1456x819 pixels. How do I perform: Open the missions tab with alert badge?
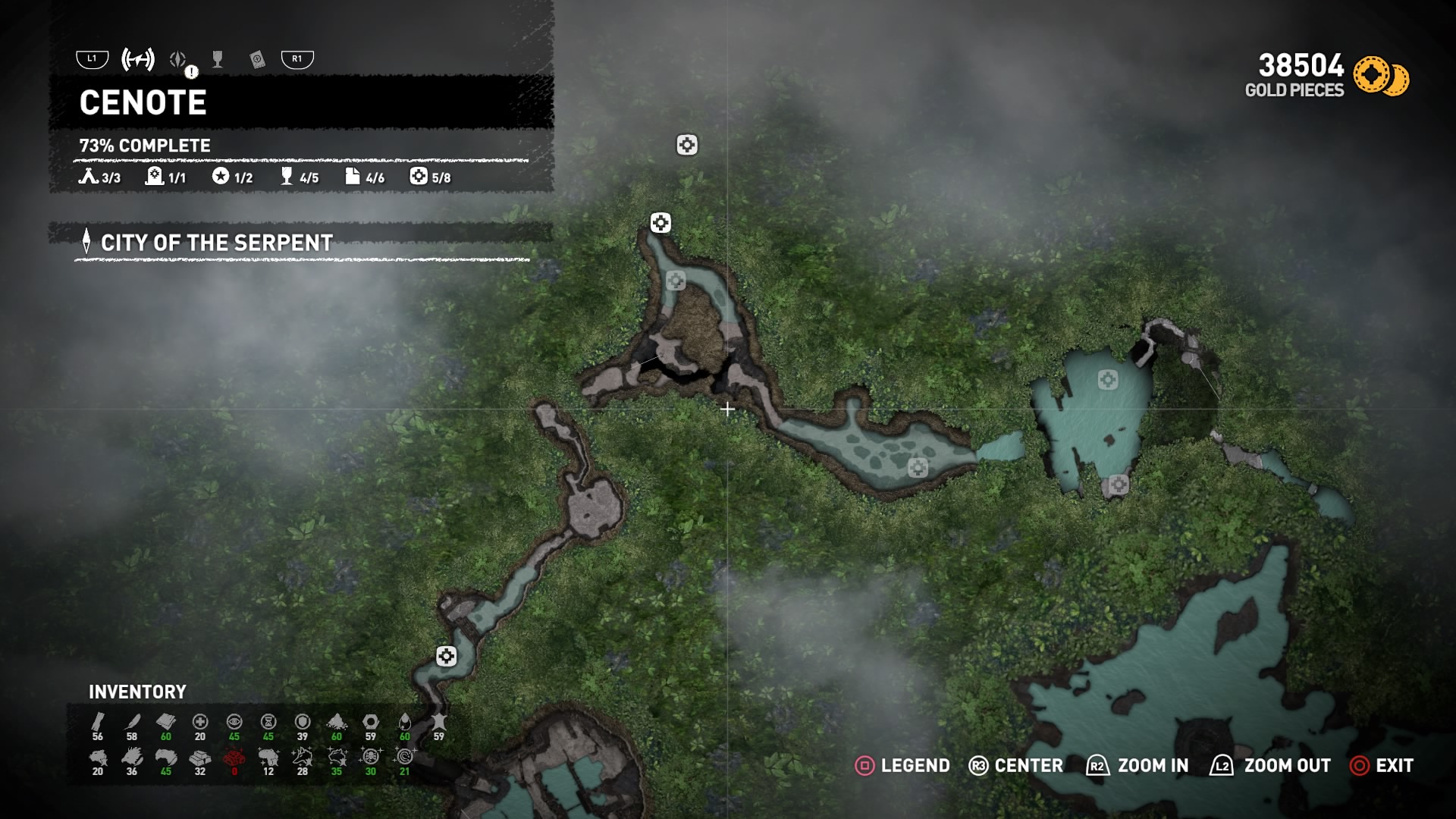click(179, 60)
